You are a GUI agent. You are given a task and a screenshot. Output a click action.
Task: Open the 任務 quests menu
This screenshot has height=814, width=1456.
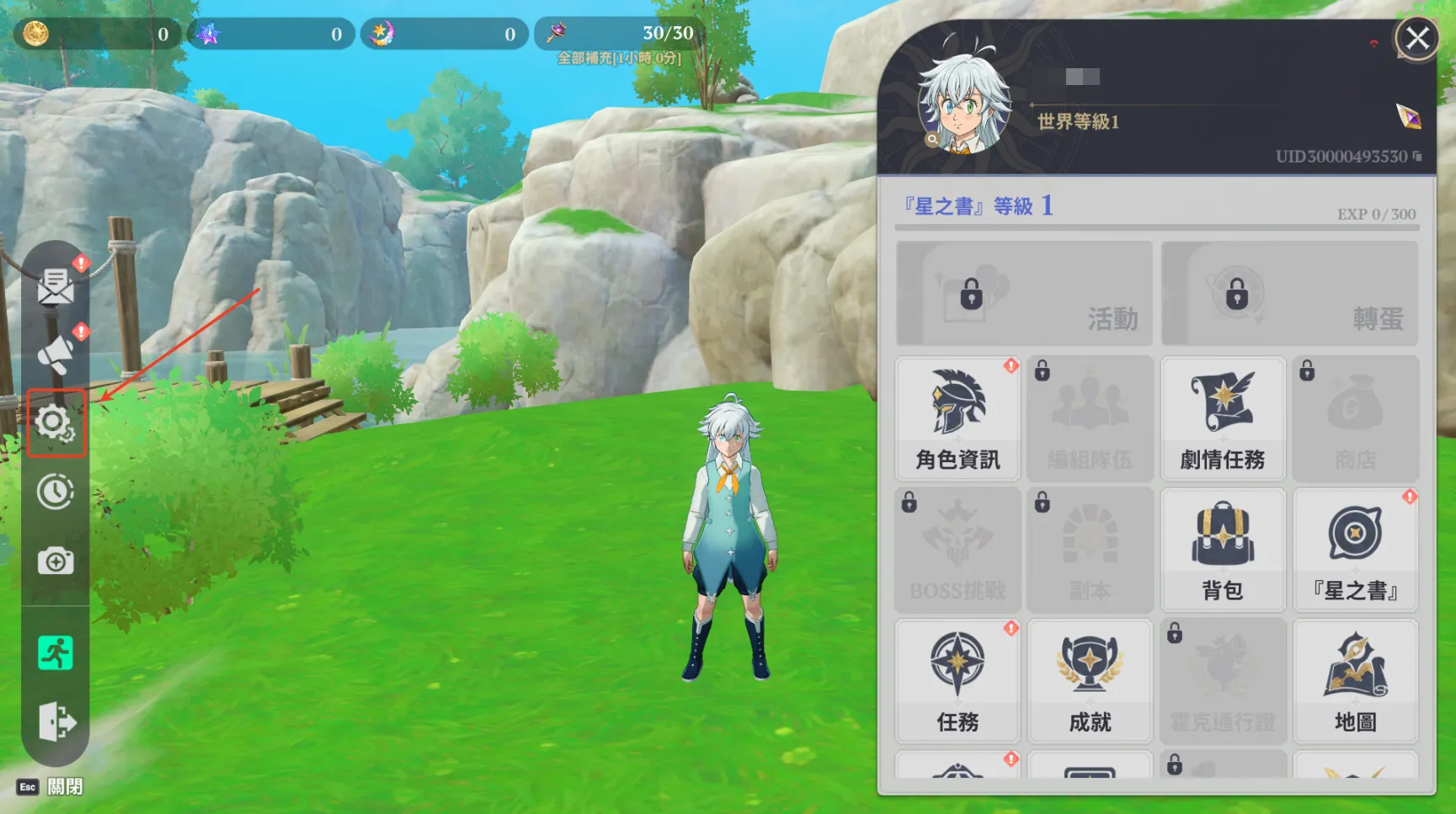point(957,681)
